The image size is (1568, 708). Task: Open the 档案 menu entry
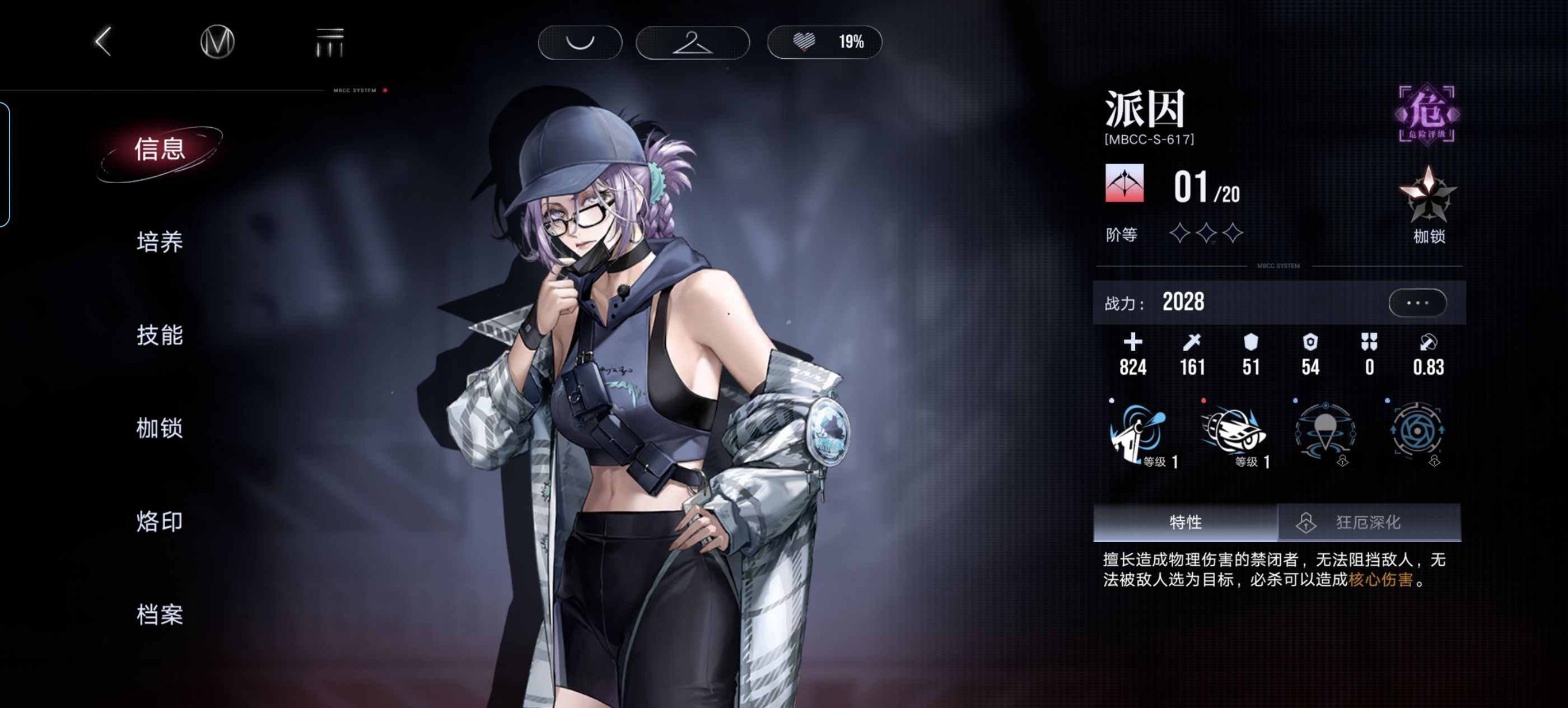(160, 614)
